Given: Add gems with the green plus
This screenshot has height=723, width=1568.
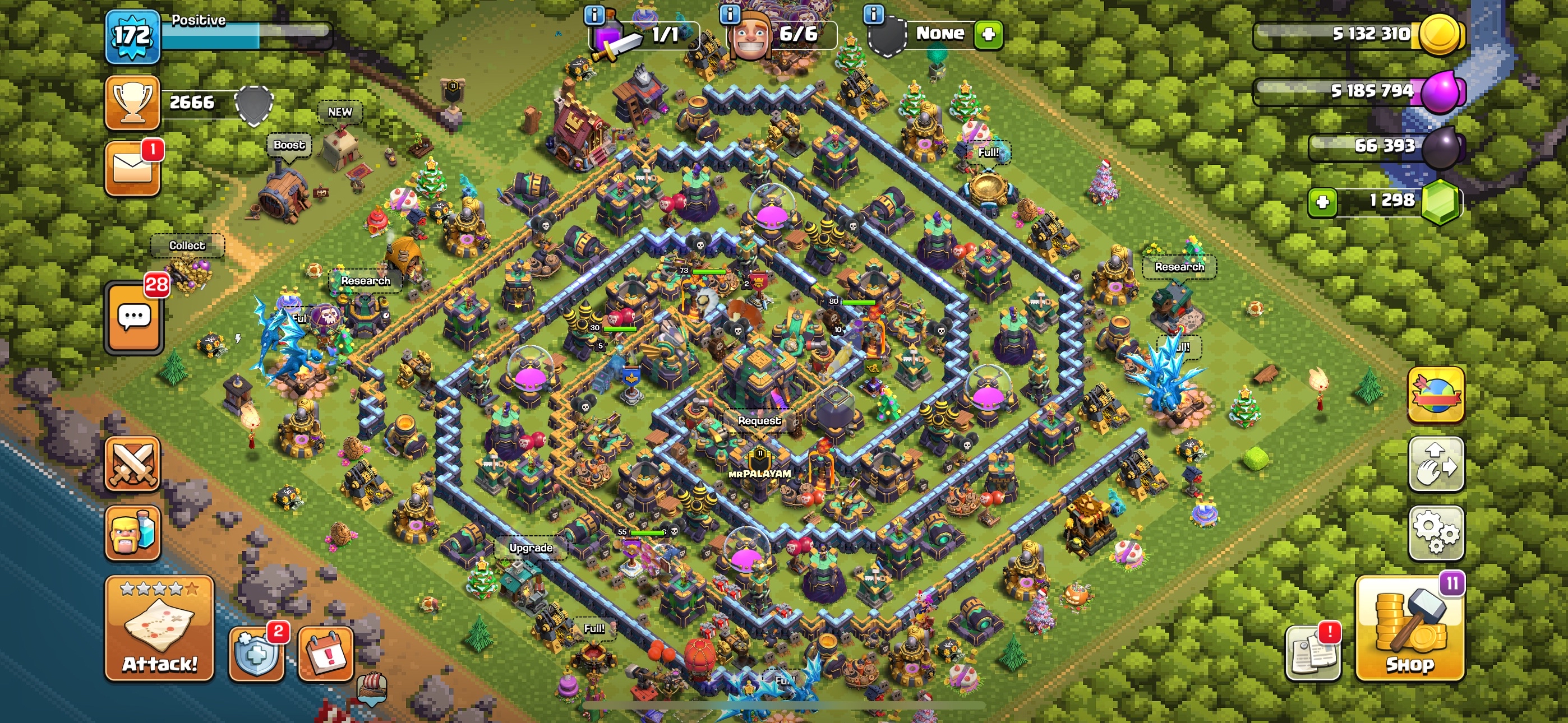Looking at the screenshot, I should [x=1322, y=201].
